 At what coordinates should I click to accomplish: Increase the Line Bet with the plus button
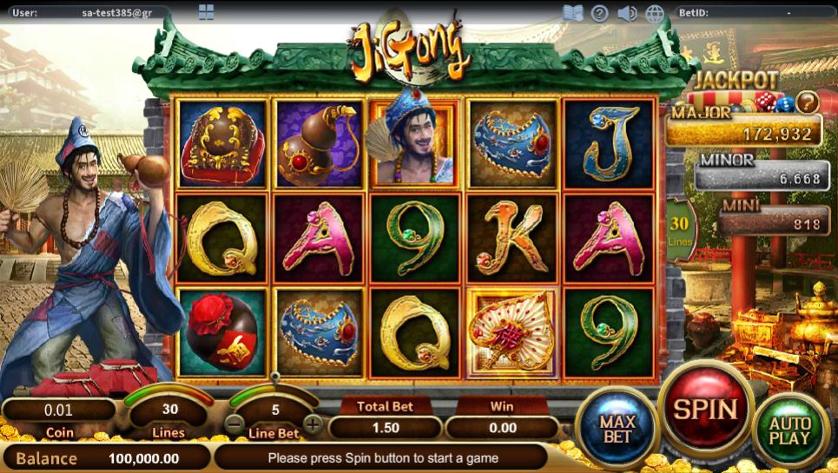click(313, 423)
